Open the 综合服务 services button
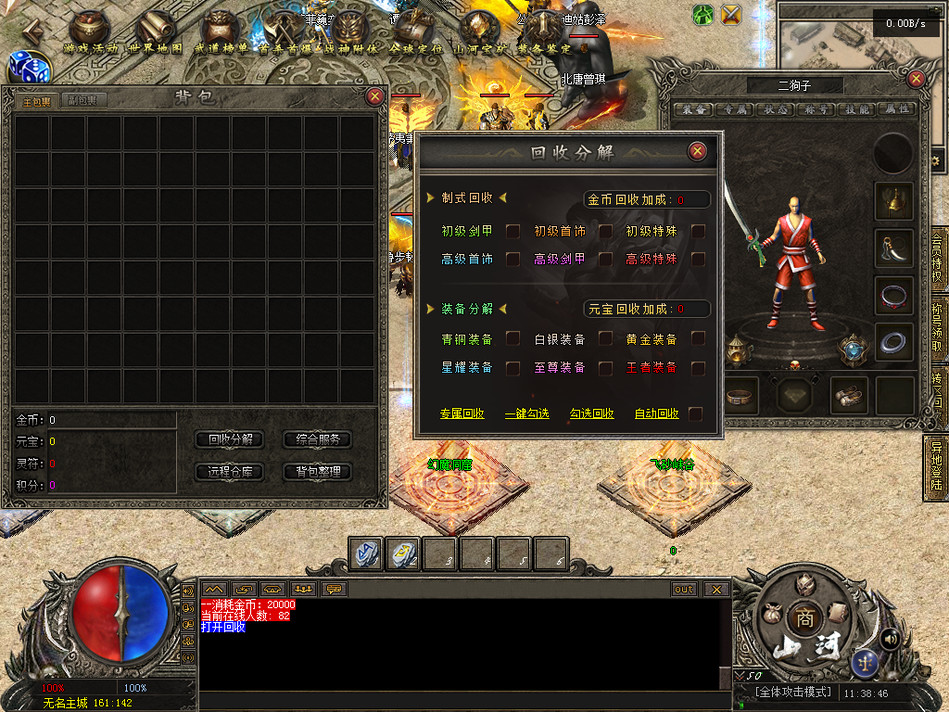Screen dimensions: 949x712 [318, 440]
